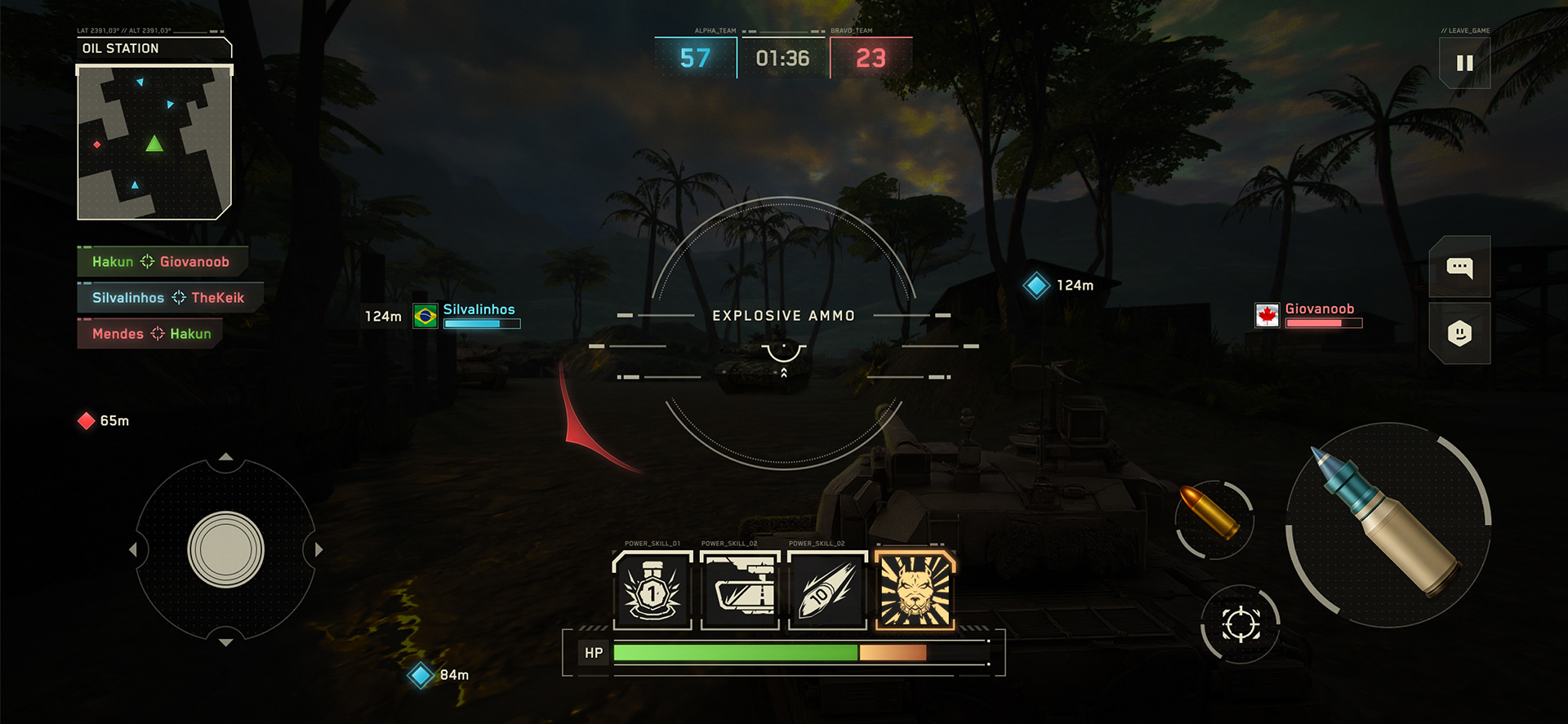This screenshot has height=724, width=1568.
Task: Tap the joystick down arrow
Action: 226,642
